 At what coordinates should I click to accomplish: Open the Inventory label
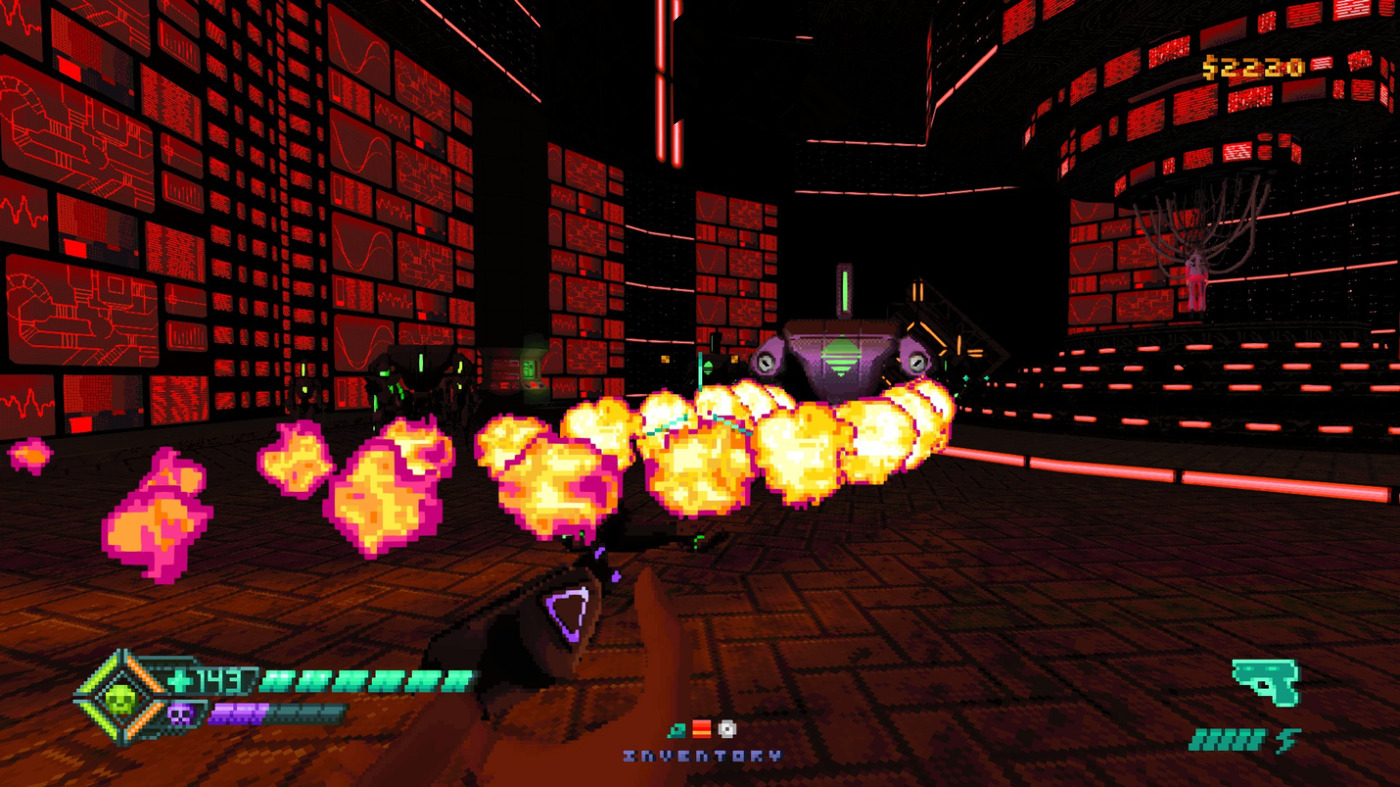[702, 757]
